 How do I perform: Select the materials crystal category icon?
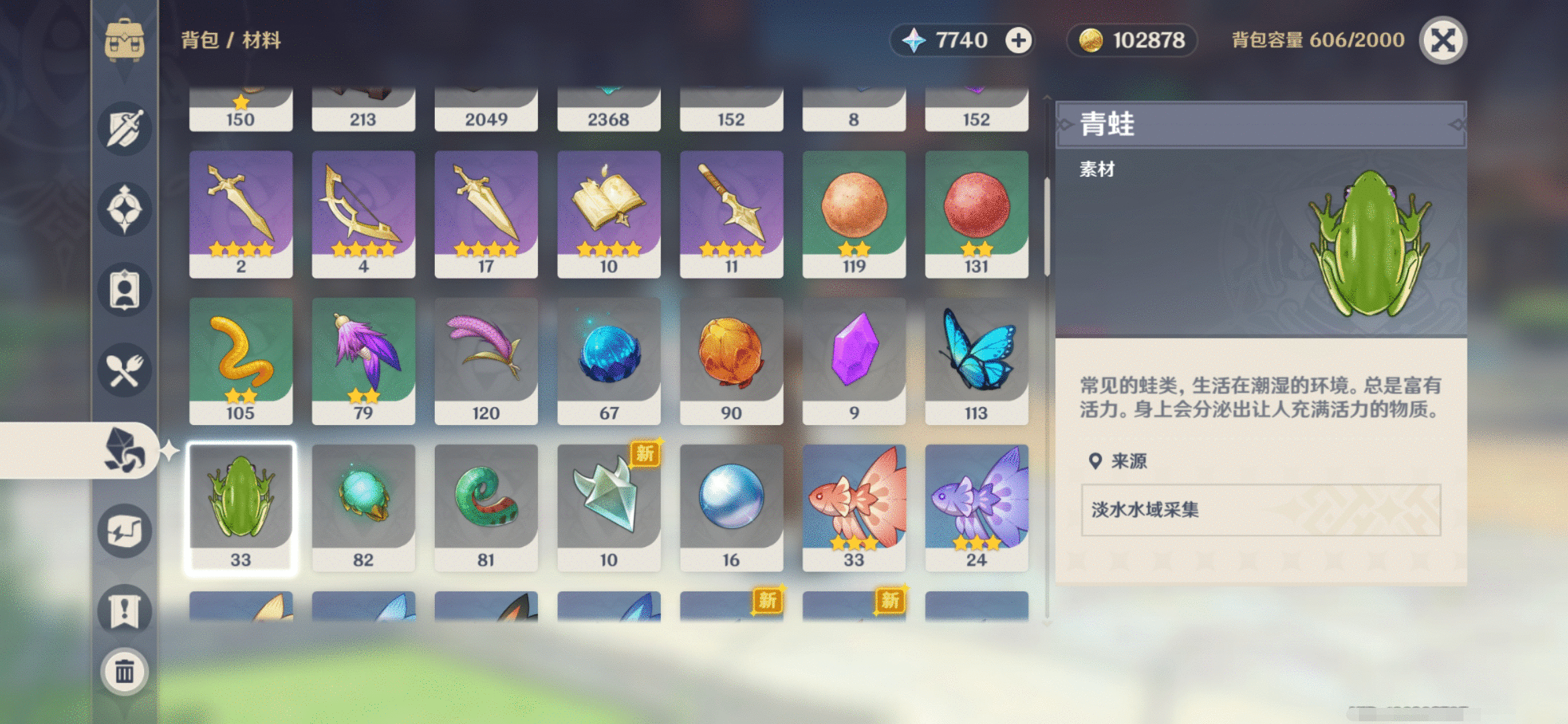126,450
